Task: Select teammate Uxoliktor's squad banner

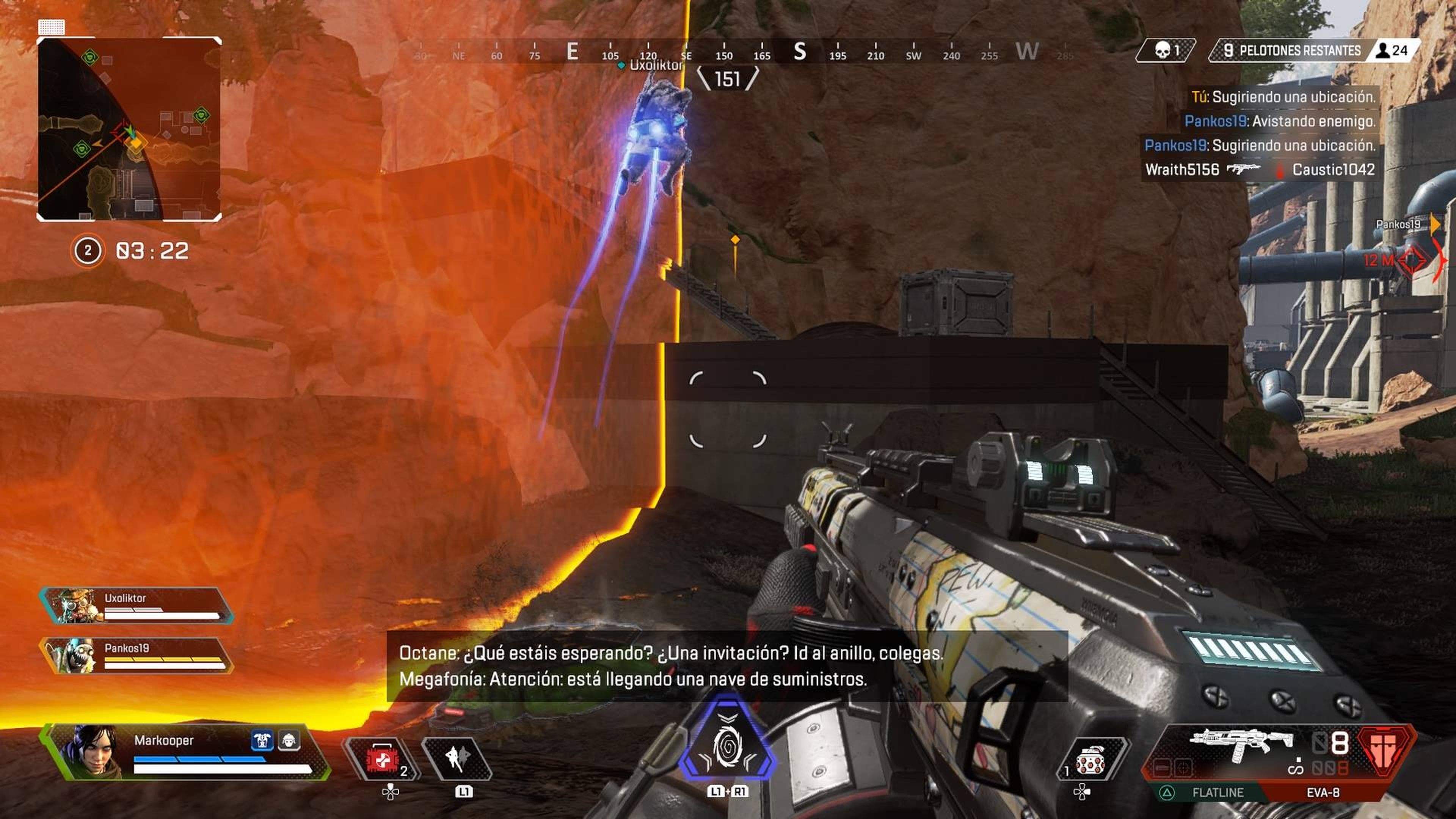Action: [136, 606]
